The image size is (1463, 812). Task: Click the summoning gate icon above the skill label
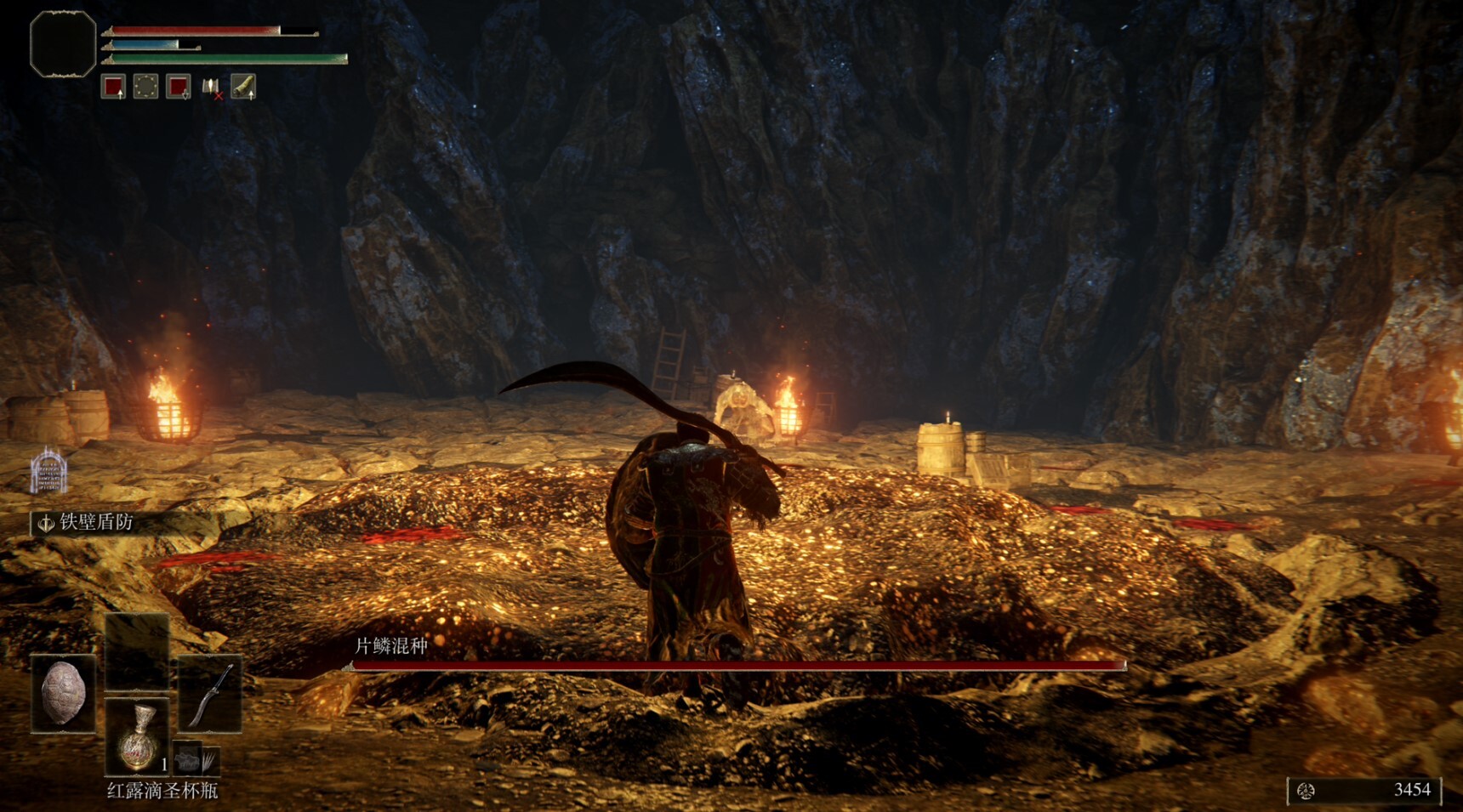point(48,470)
